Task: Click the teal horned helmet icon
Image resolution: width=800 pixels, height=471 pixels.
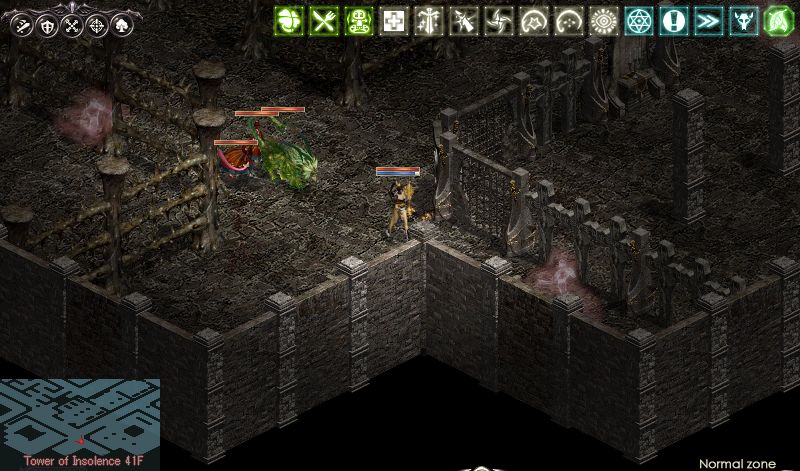Action: pyautogui.click(x=743, y=21)
